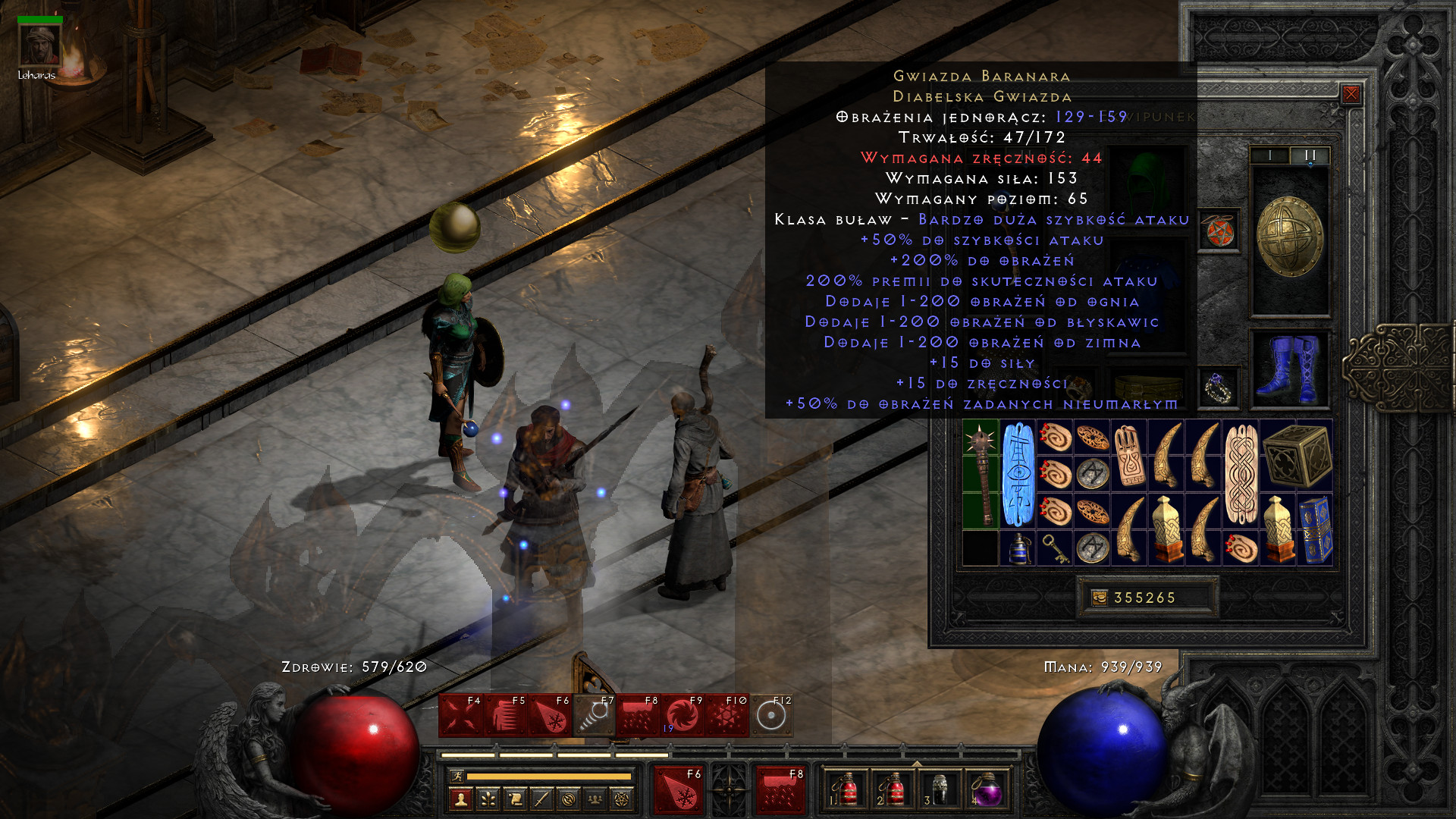Click the equipped pentagram amulet
The height and width of the screenshot is (819, 1456).
(x=1219, y=231)
